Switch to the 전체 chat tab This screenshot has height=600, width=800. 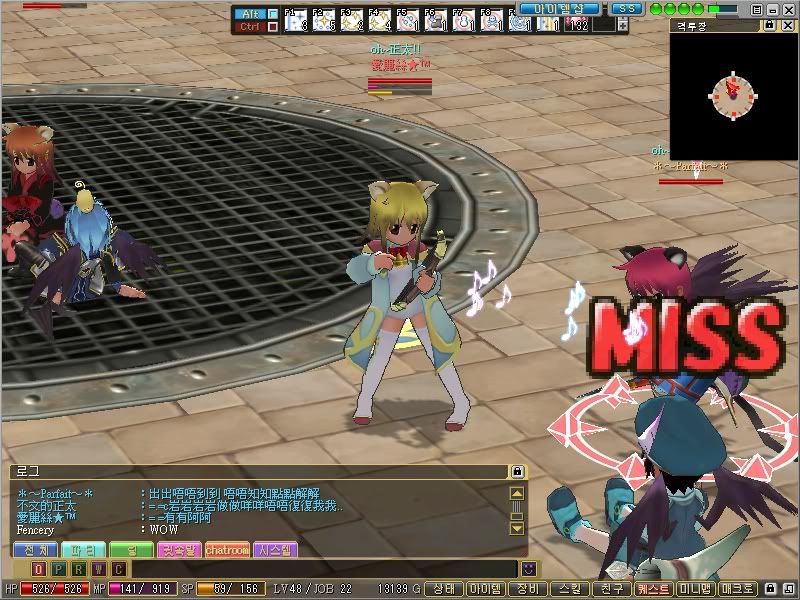(34, 549)
